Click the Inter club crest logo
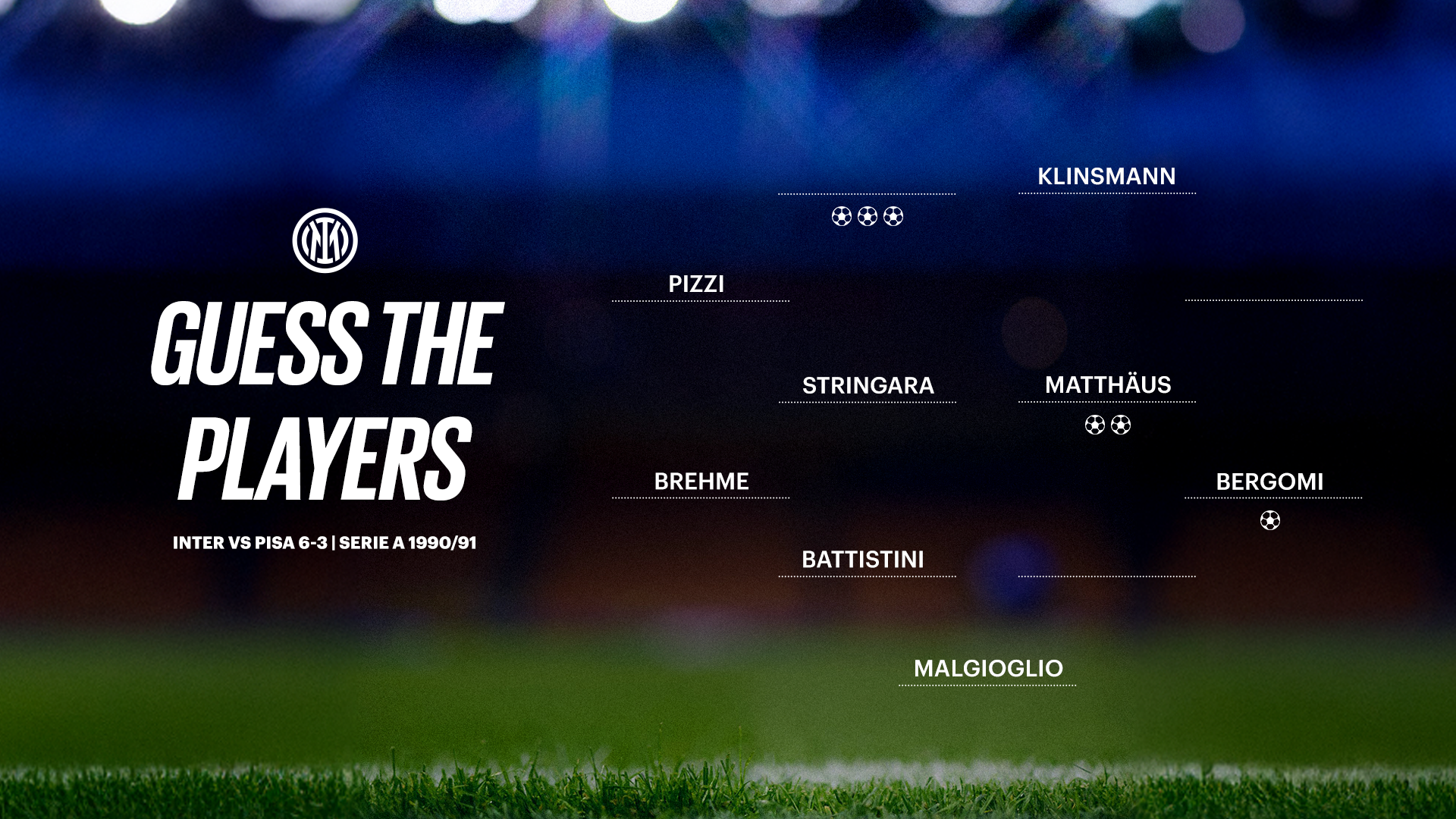Image resolution: width=1456 pixels, height=819 pixels. 325,240
